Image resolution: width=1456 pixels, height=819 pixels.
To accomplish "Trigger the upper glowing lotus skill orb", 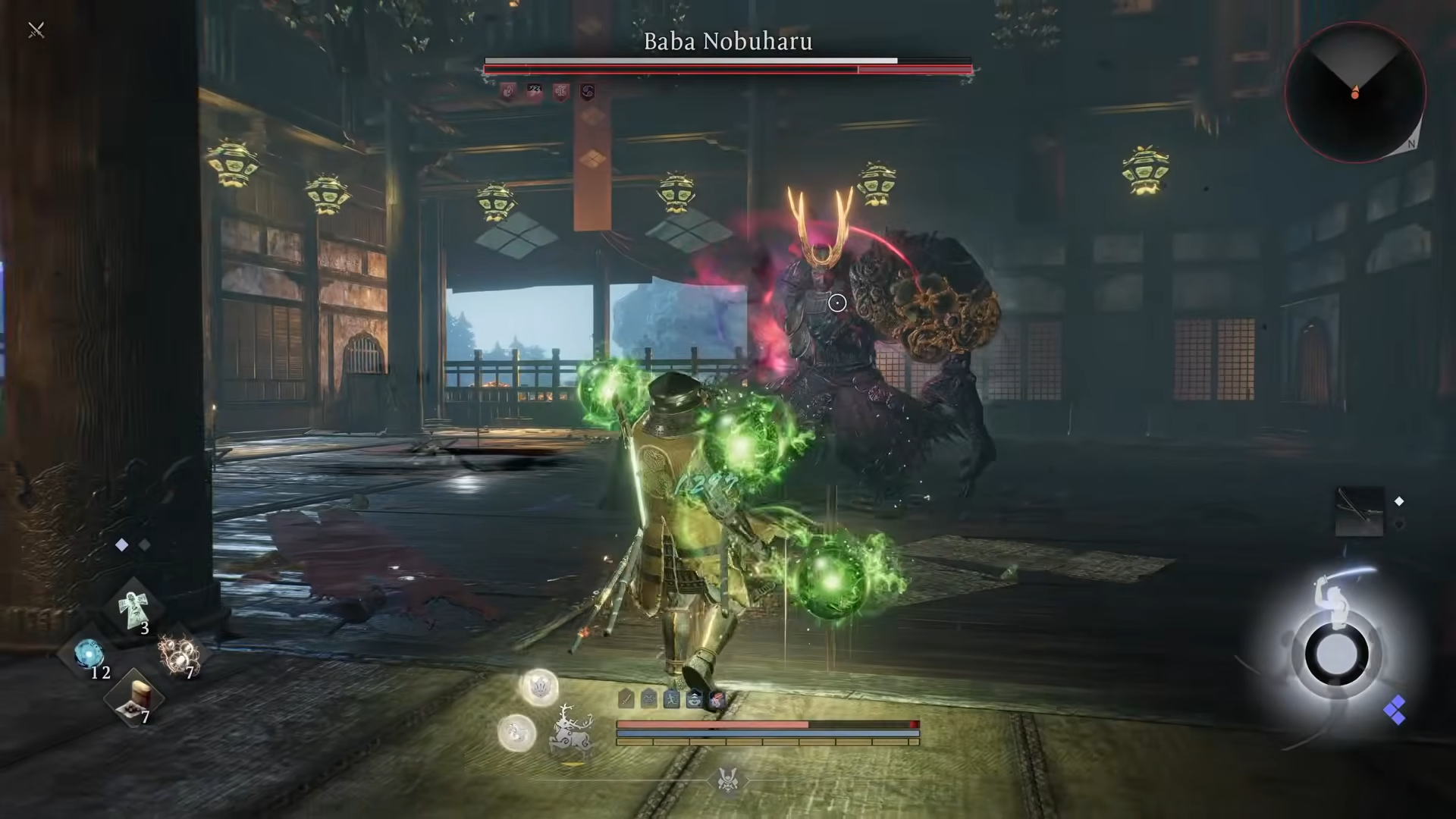I will (x=539, y=688).
